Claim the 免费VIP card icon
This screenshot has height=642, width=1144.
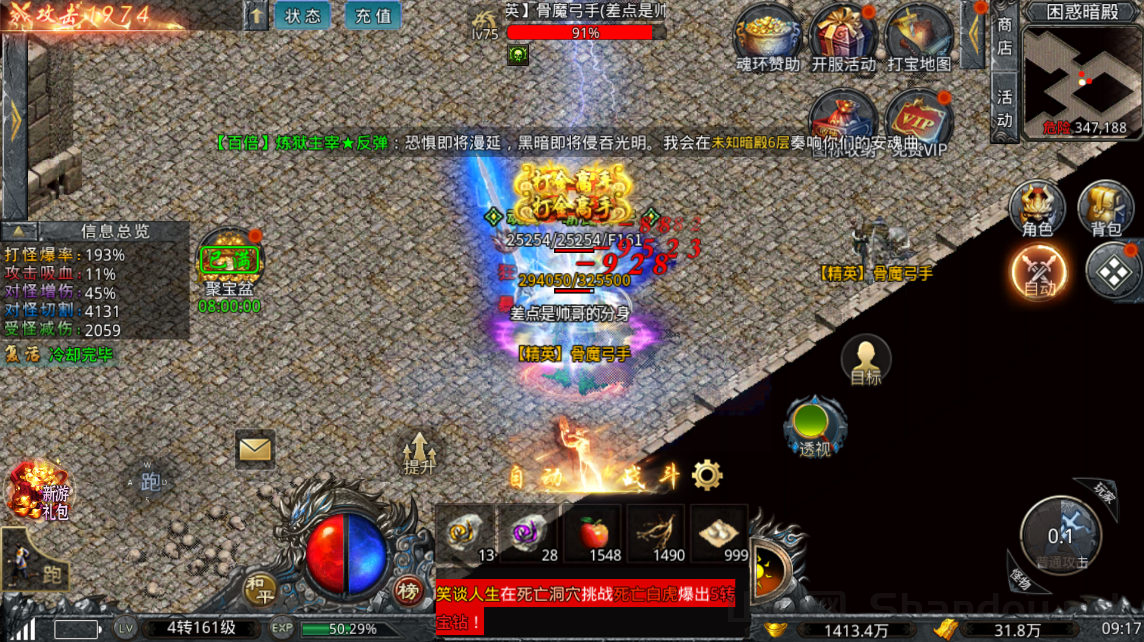pyautogui.click(x=918, y=122)
